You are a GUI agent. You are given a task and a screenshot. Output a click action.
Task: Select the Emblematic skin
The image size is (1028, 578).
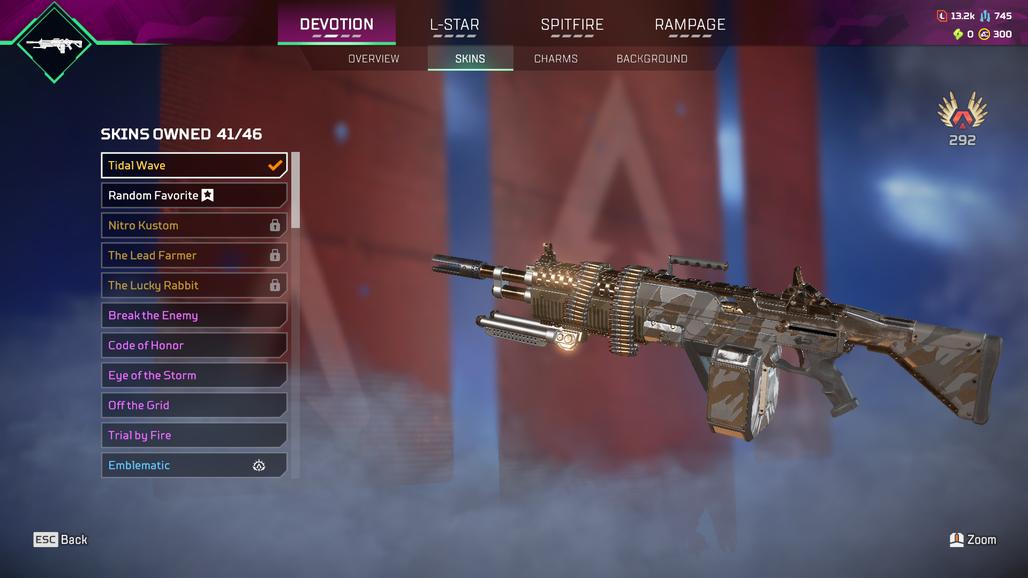click(x=194, y=465)
